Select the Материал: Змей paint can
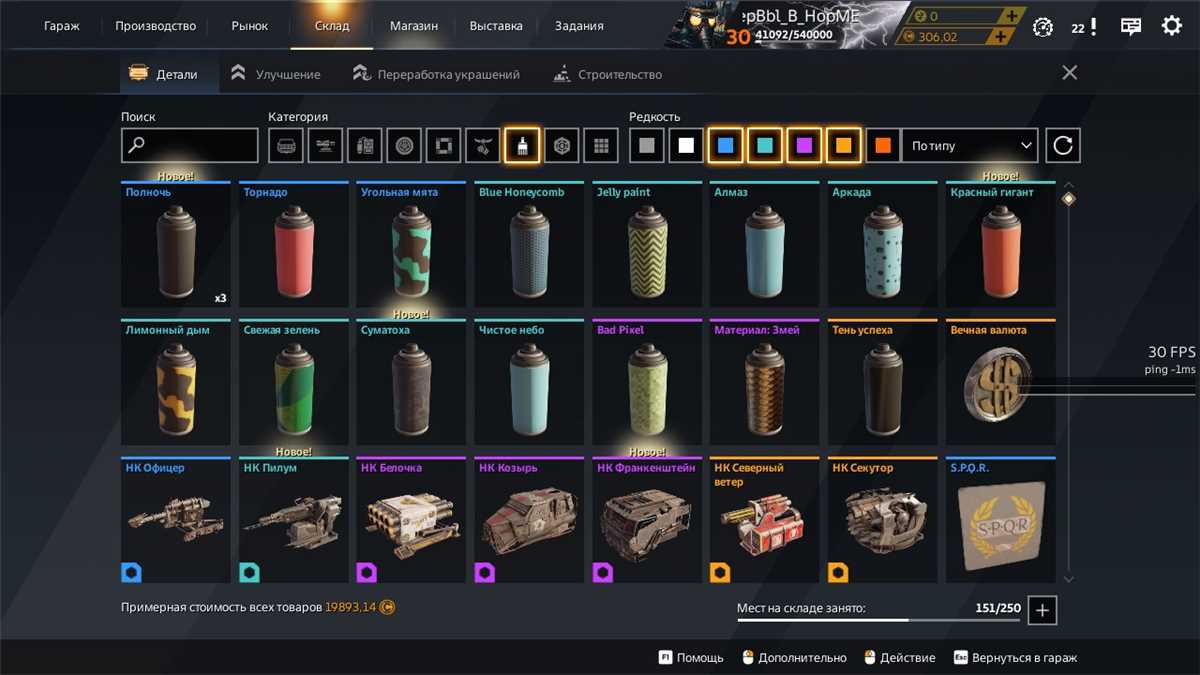Screen dimensions: 1200x675 [x=765, y=383]
